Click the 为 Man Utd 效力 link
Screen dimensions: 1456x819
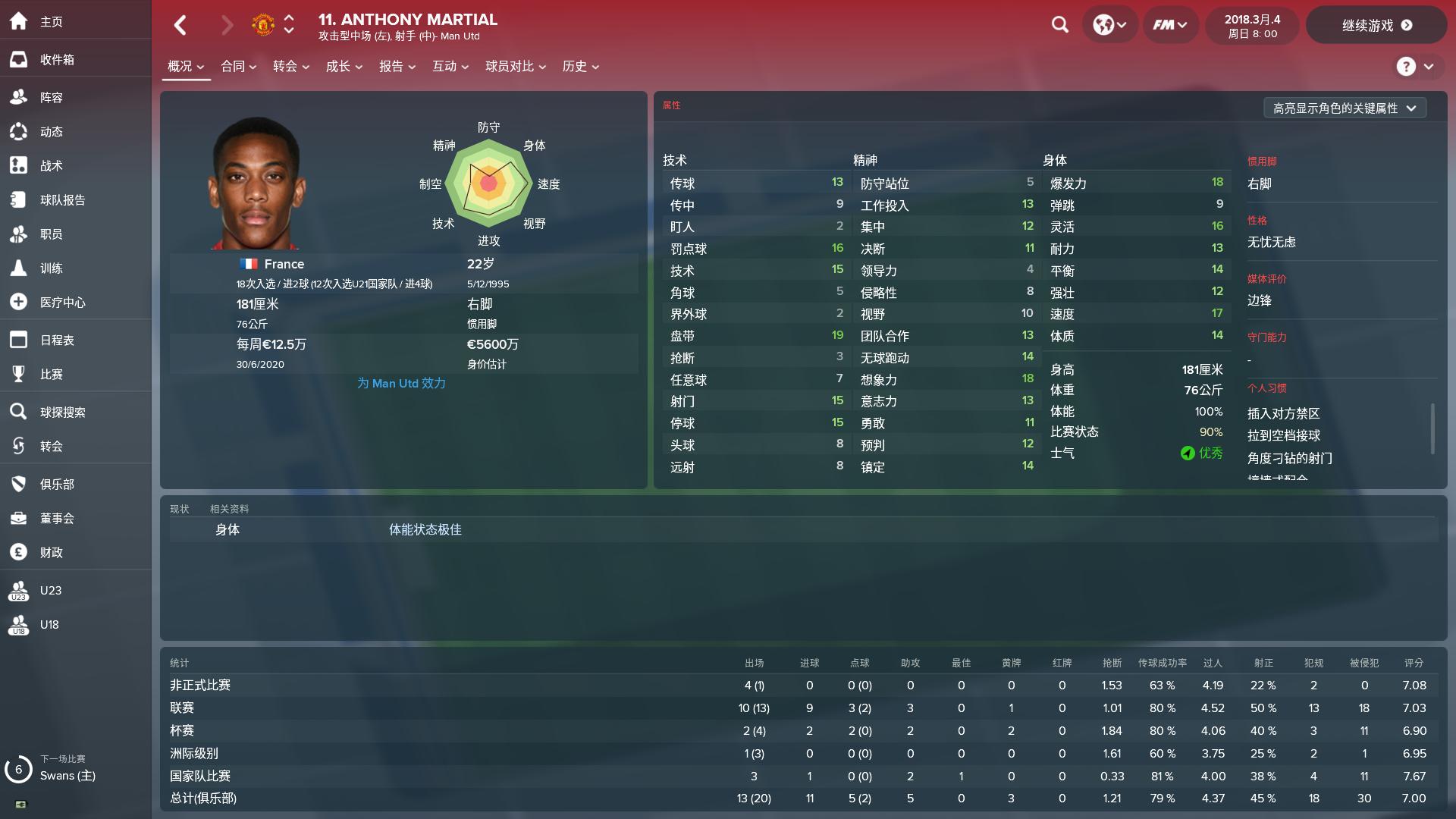(x=401, y=383)
